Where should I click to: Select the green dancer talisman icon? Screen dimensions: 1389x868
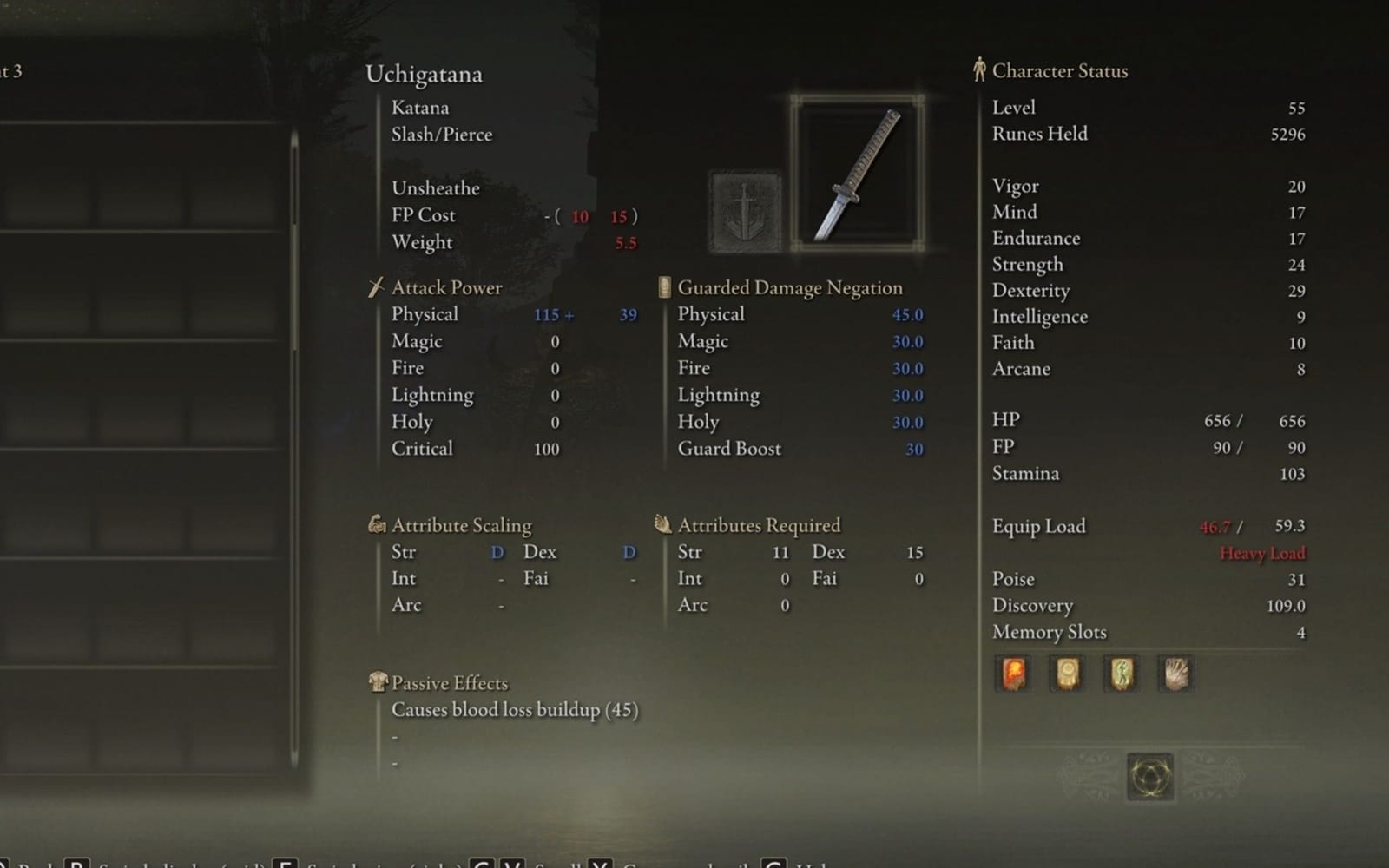tap(1120, 674)
